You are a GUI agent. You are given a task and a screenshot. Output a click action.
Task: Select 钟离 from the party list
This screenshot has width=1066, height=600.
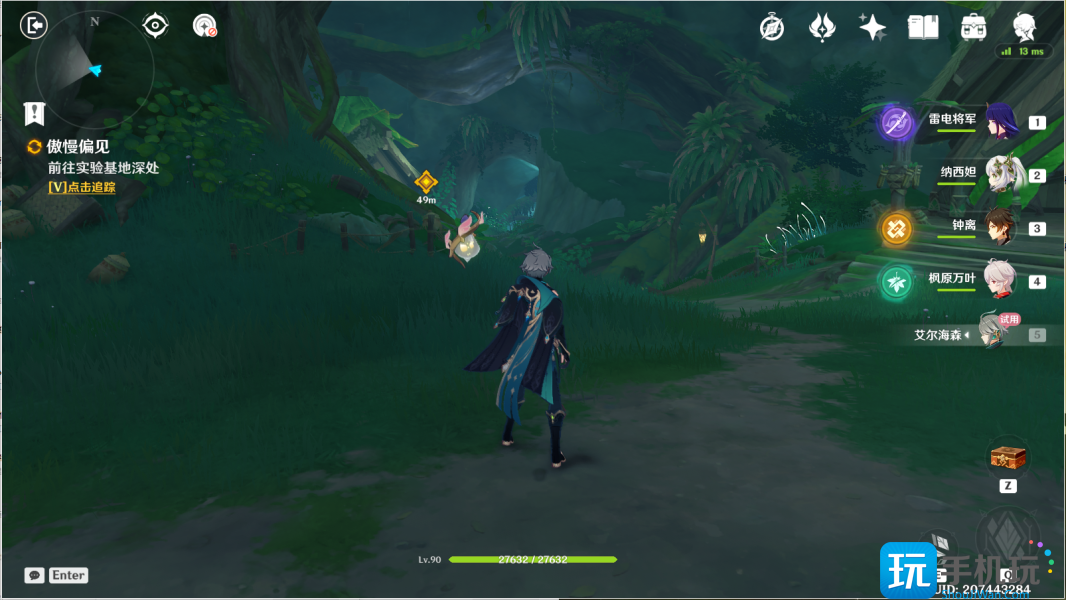tap(1000, 228)
